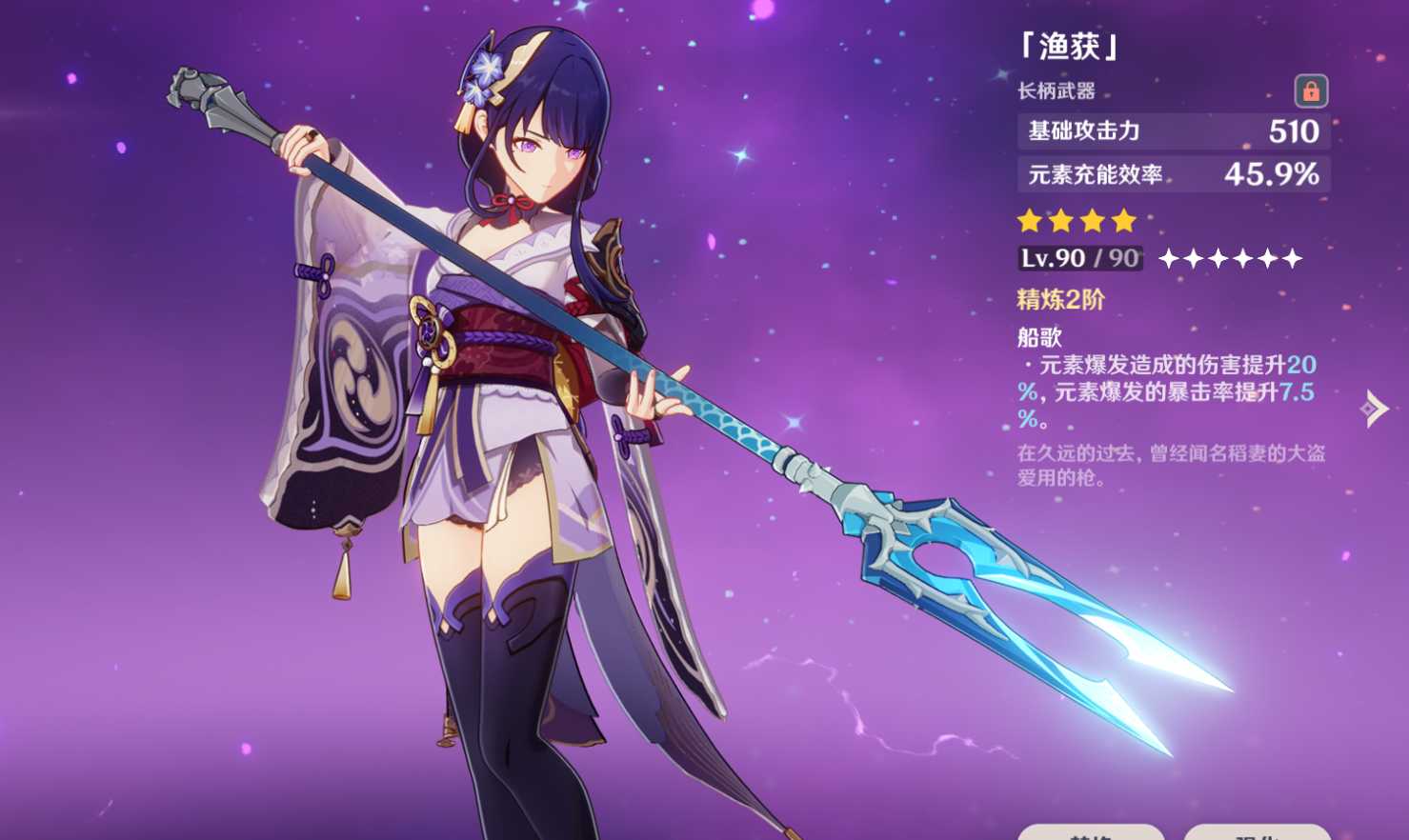
Task: Click the rightmost star in the rating row
Action: click(x=1292, y=255)
